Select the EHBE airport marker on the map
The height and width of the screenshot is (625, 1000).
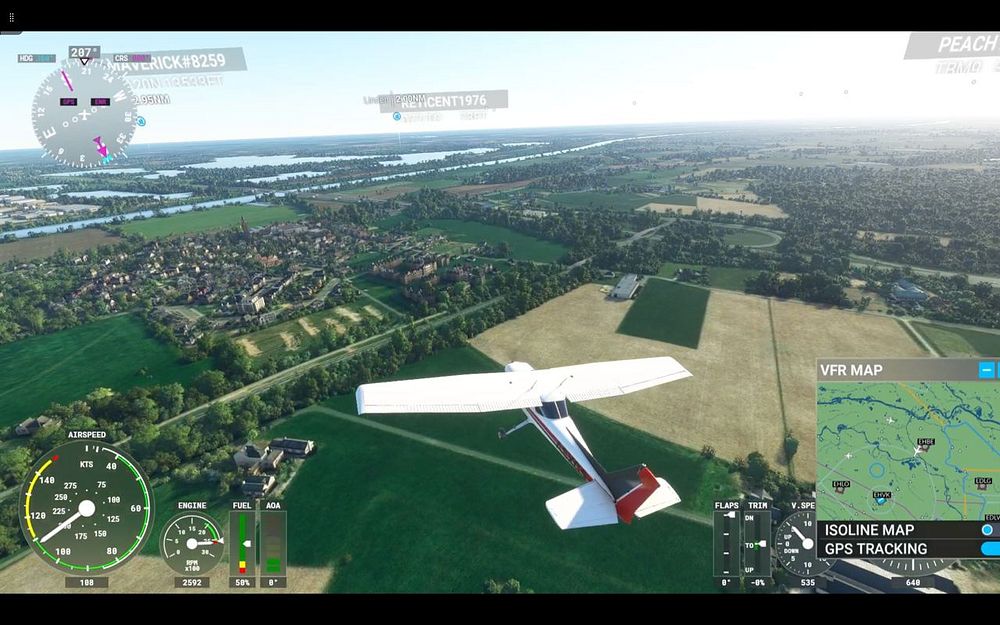click(926, 445)
